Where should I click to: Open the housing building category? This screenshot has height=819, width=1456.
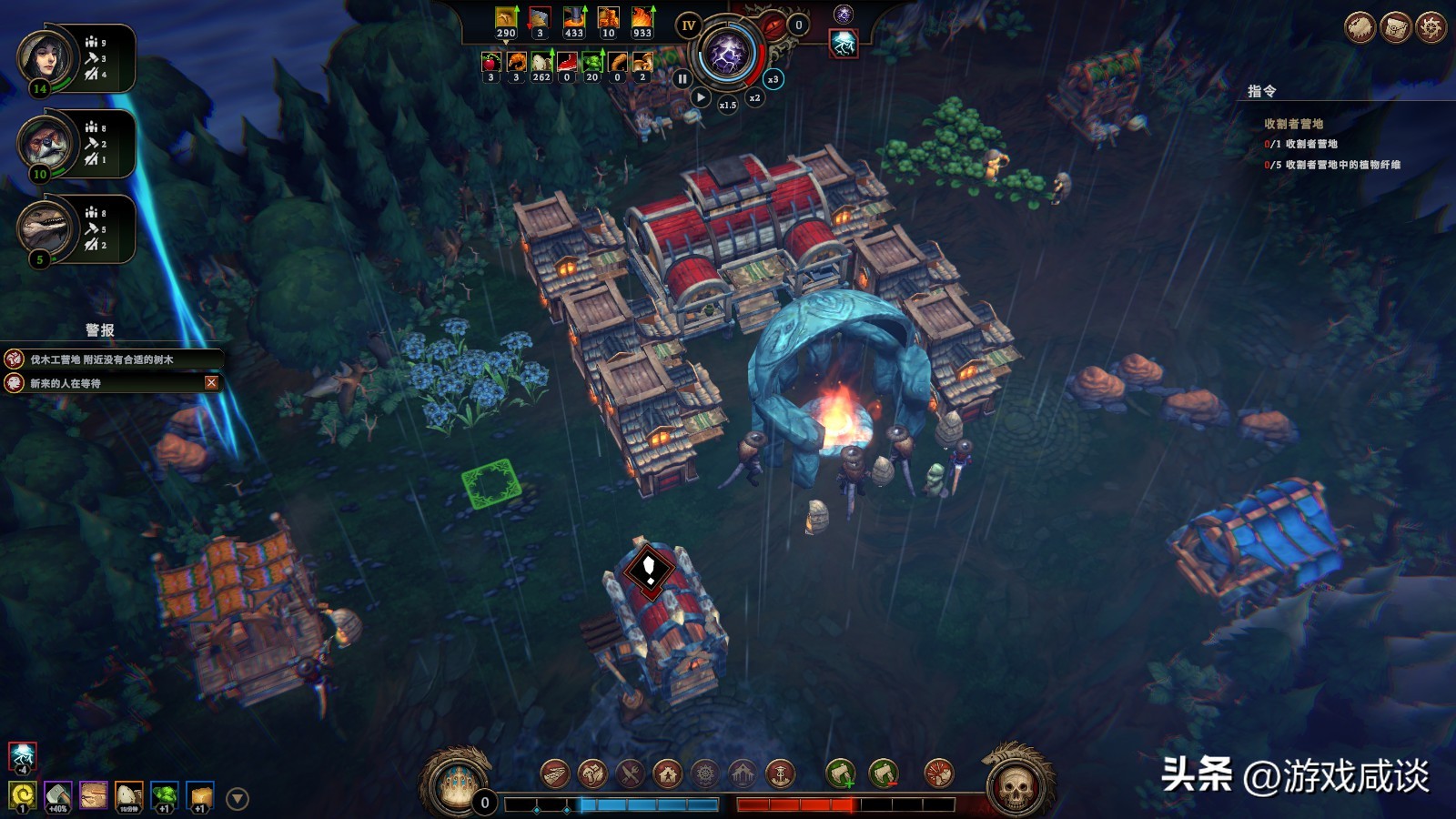click(668, 774)
